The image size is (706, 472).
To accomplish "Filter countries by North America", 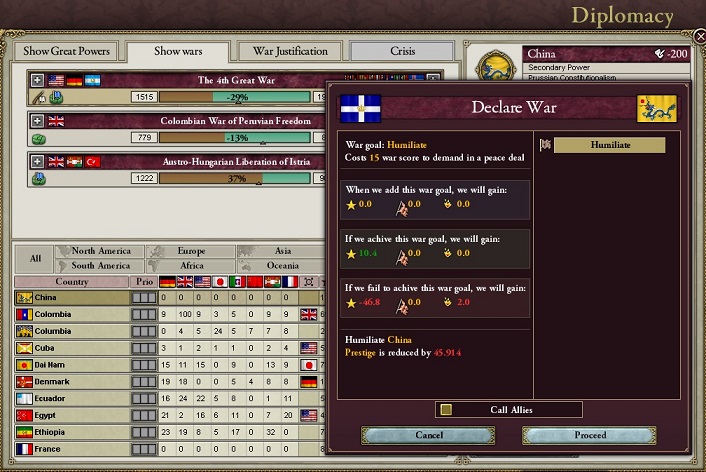I will 100,251.
